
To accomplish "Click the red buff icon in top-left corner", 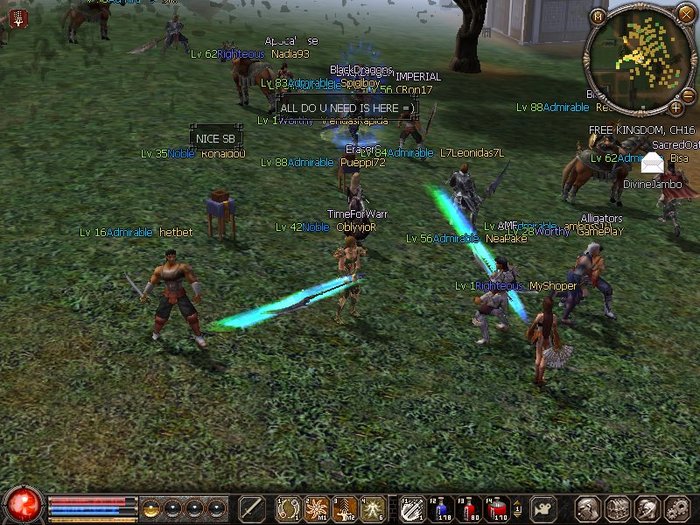I will [x=16, y=17].
